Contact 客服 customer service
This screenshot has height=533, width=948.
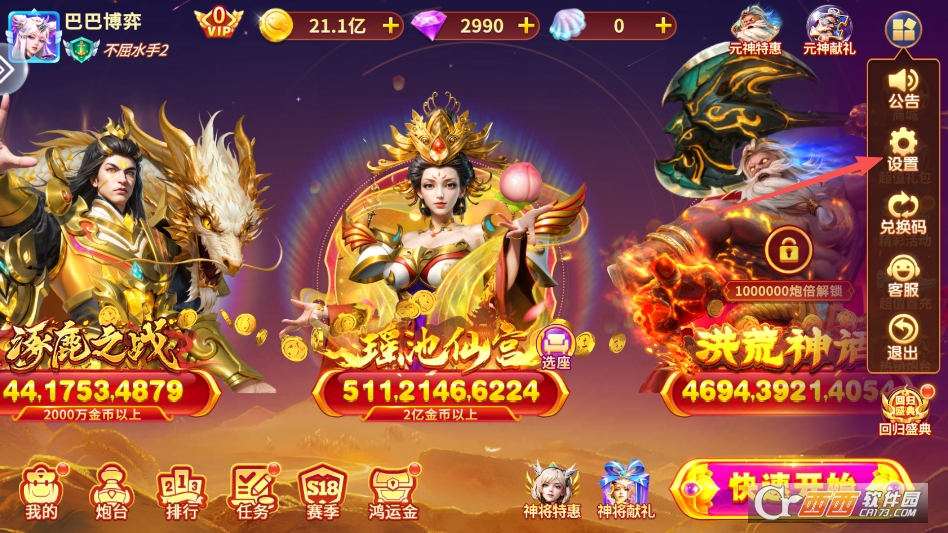[903, 277]
